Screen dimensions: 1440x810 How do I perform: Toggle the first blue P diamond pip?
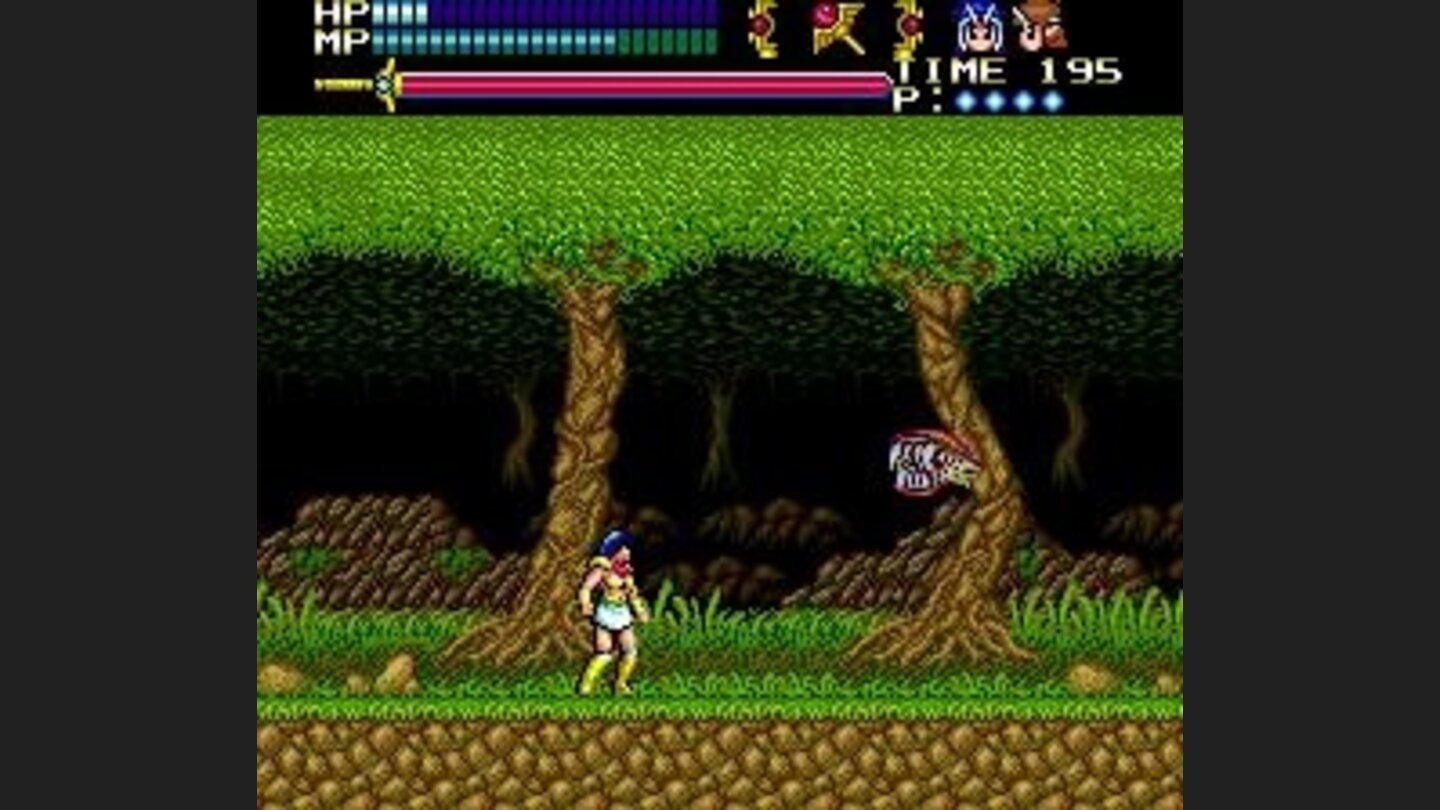(x=965, y=100)
